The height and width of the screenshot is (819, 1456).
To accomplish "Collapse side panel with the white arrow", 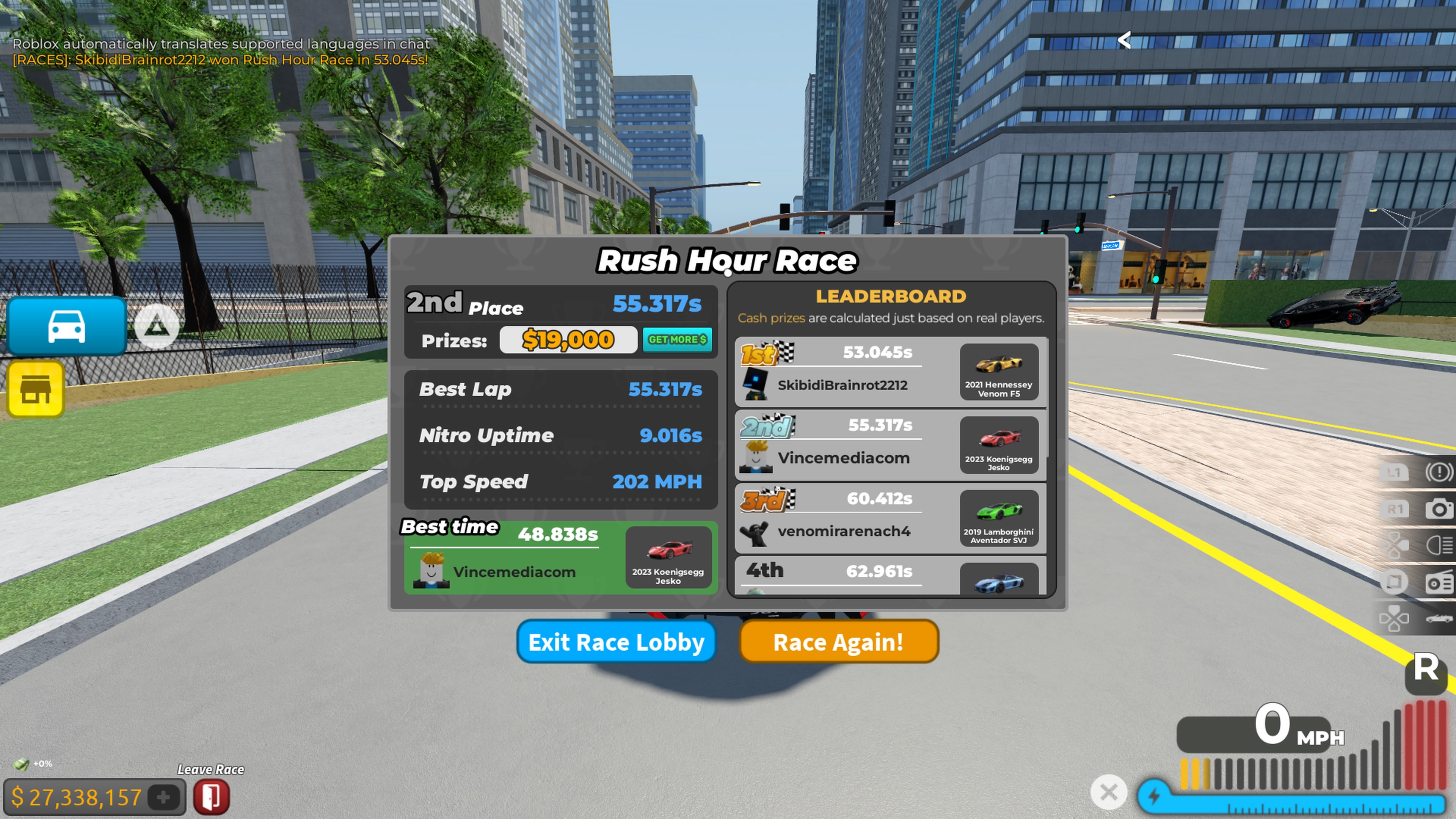I will [x=1124, y=39].
